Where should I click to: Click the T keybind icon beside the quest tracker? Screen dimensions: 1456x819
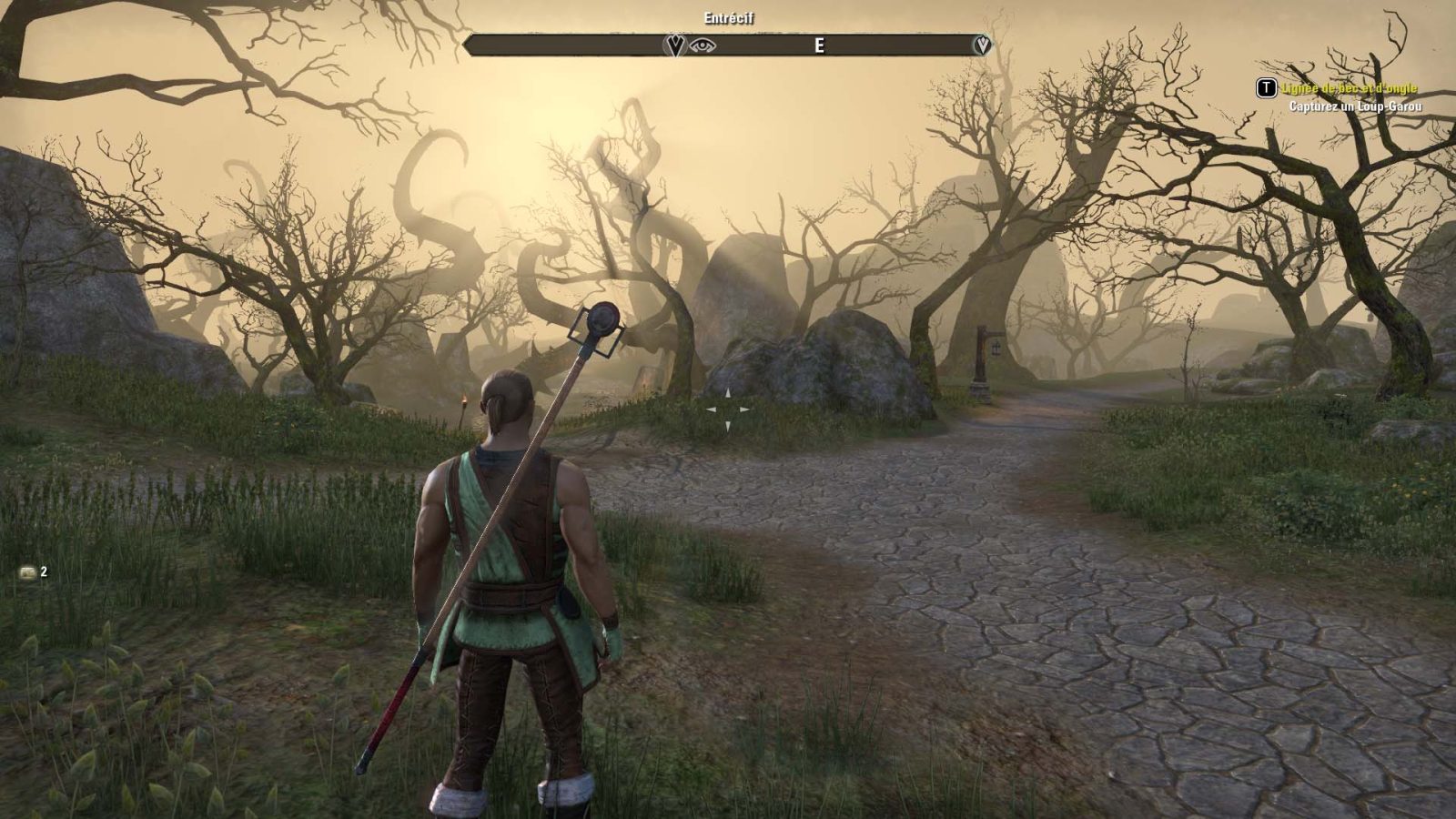pyautogui.click(x=1267, y=88)
